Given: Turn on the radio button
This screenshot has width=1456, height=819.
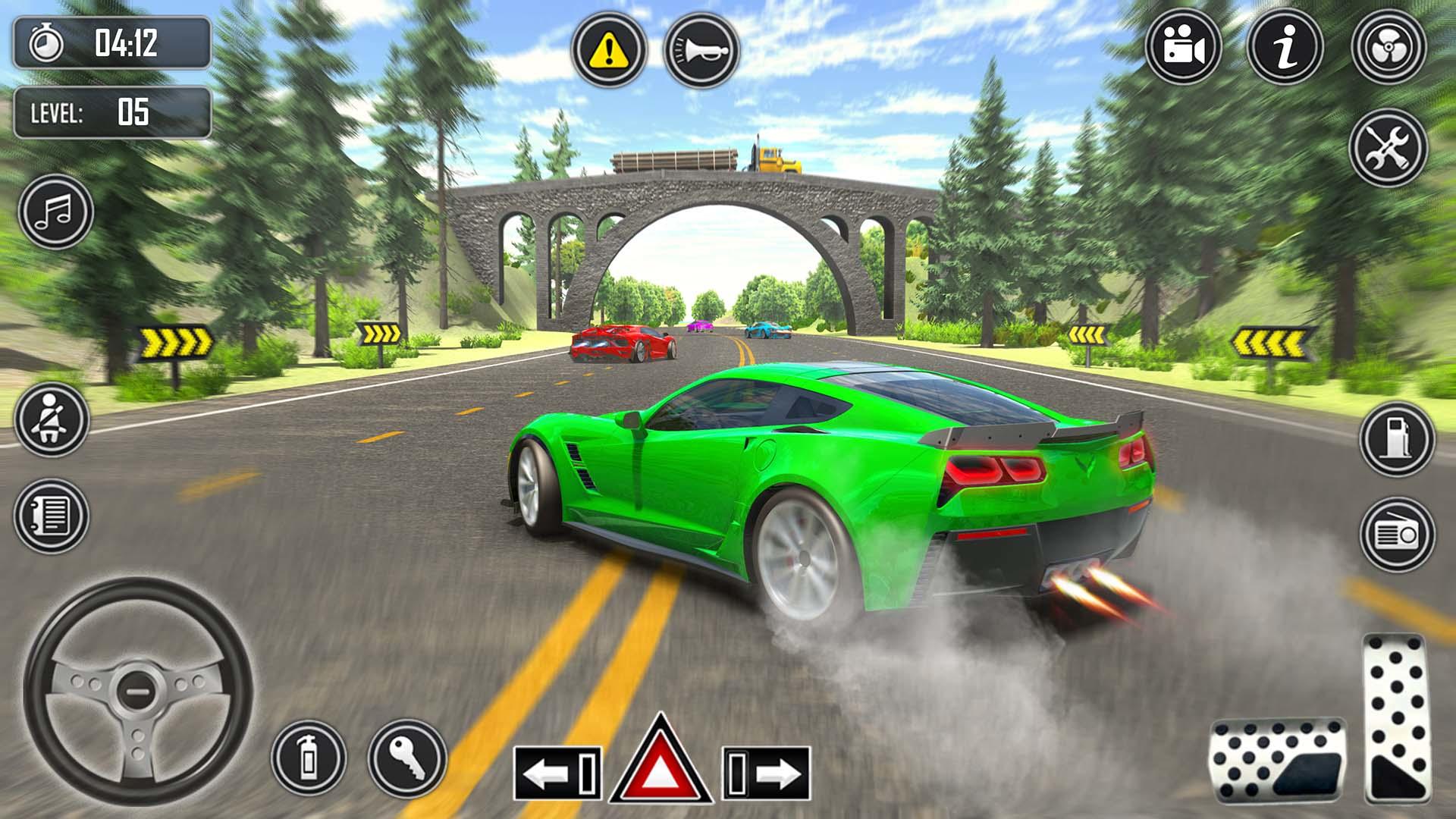Looking at the screenshot, I should click(1396, 535).
